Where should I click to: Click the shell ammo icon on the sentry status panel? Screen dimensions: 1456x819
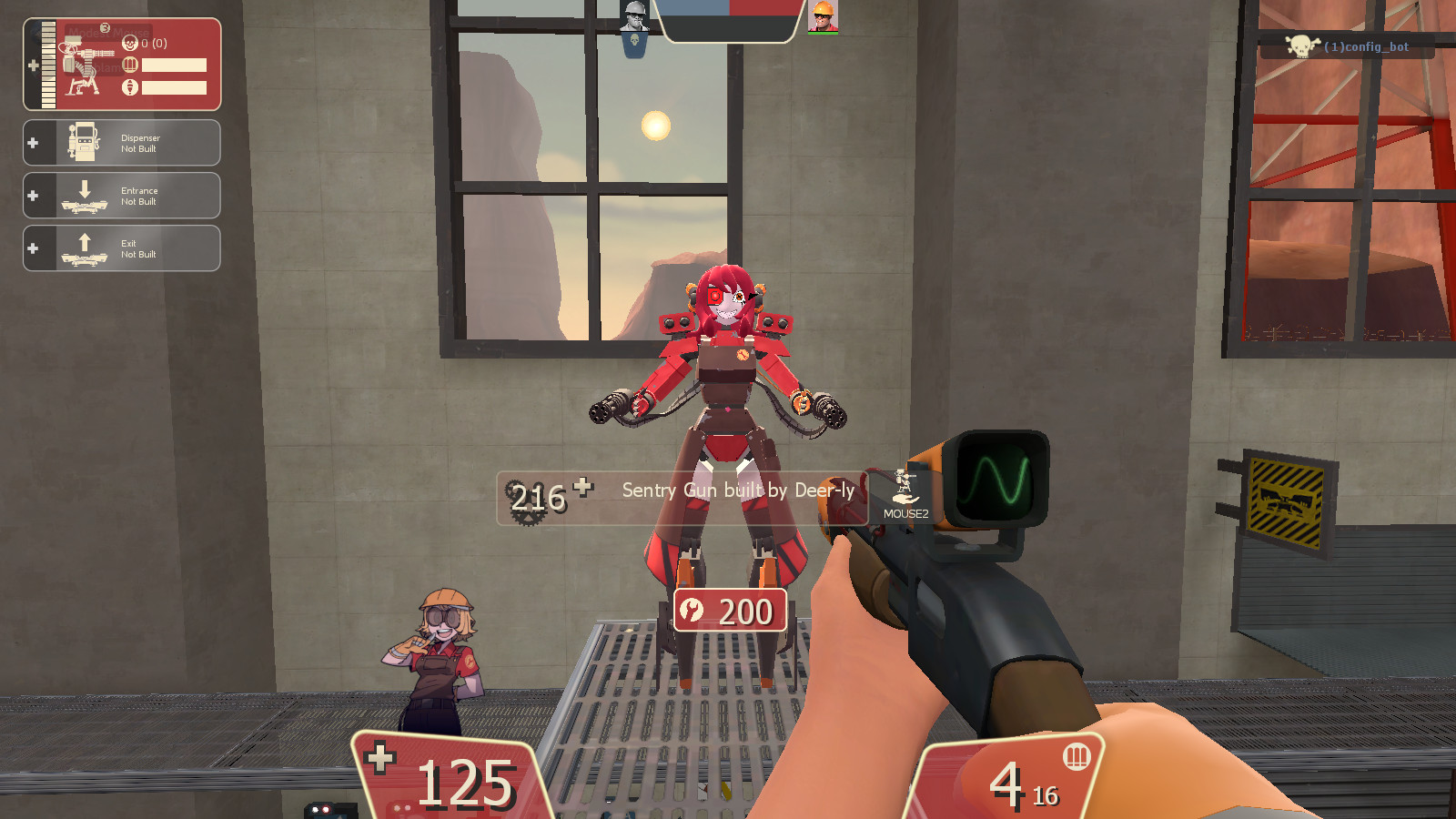tap(129, 64)
